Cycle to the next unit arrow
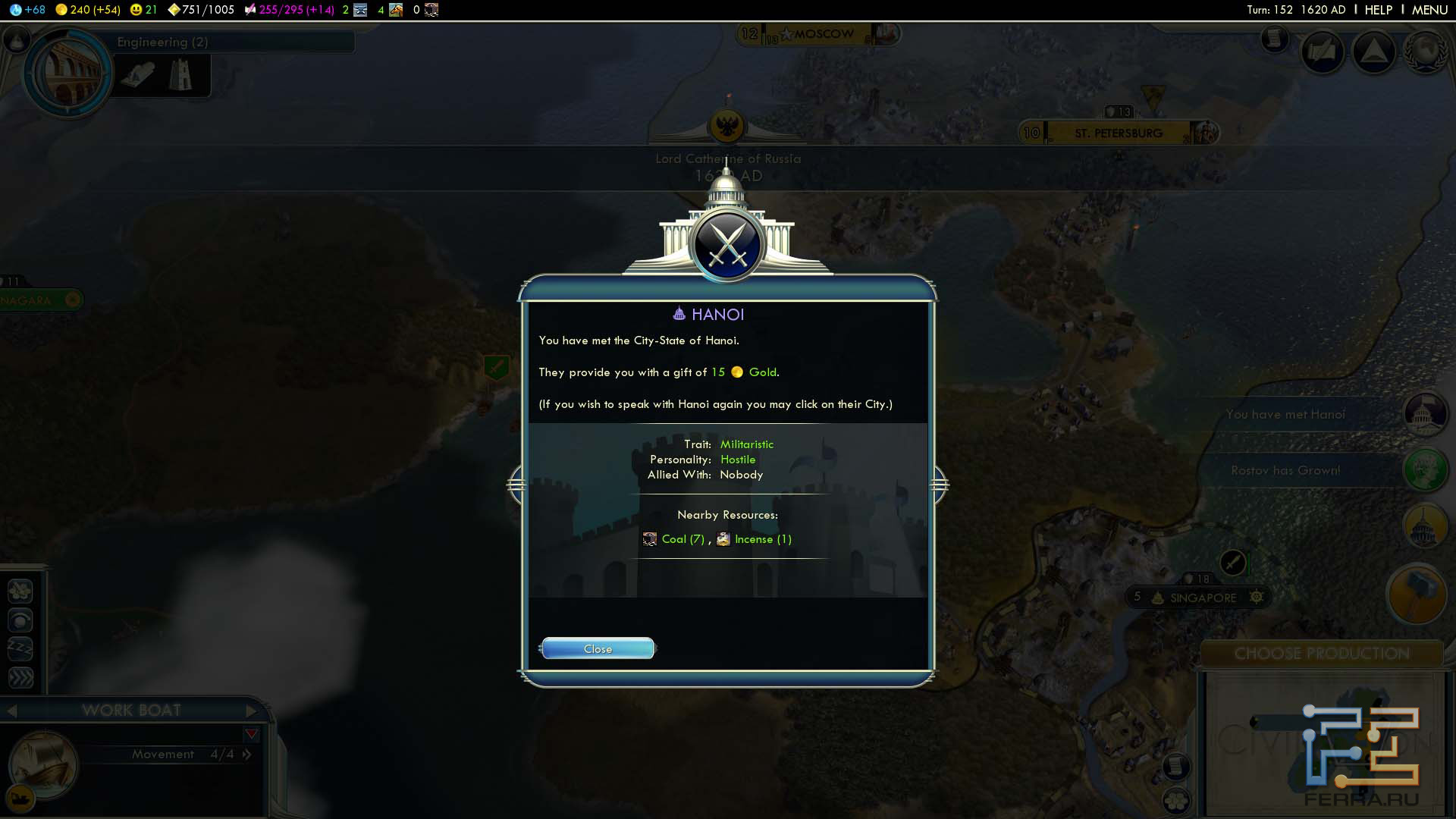The height and width of the screenshot is (819, 1456). 252,711
